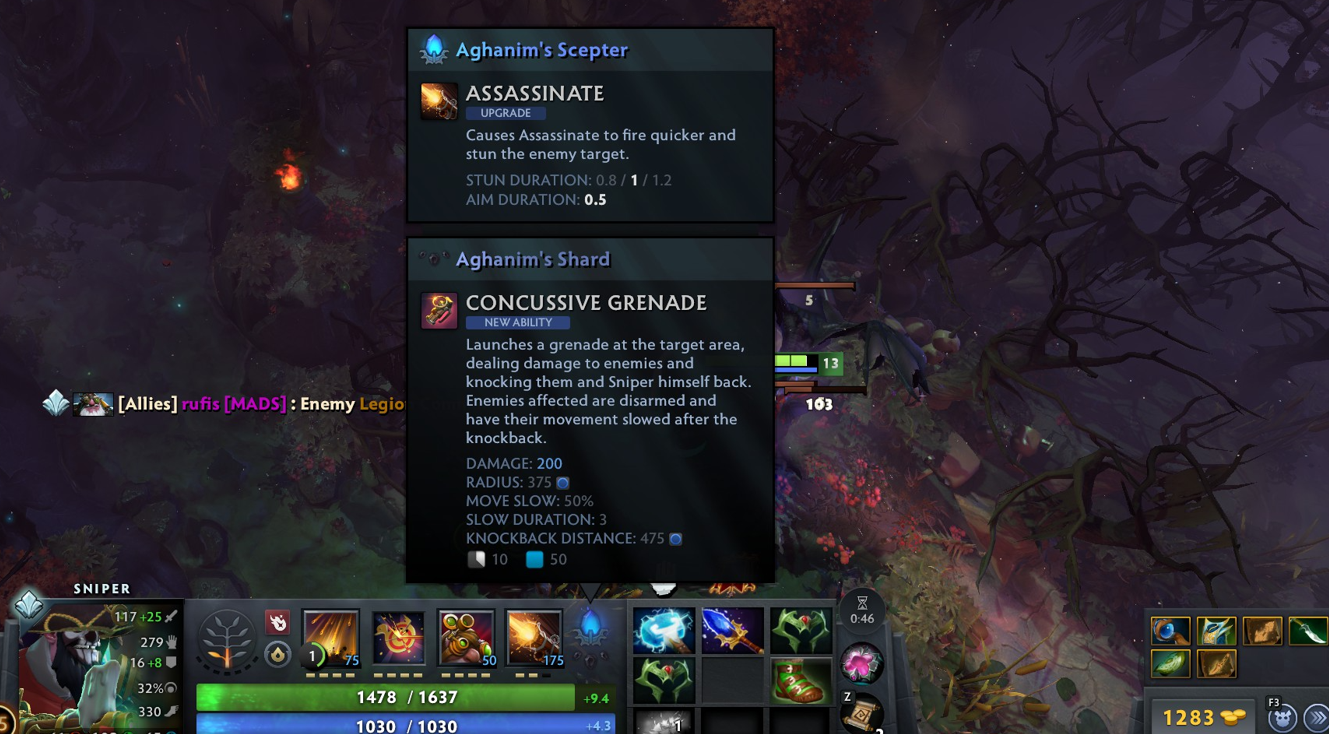Open the shop via the gold button
The width and height of the screenshot is (1329, 734).
1203,717
